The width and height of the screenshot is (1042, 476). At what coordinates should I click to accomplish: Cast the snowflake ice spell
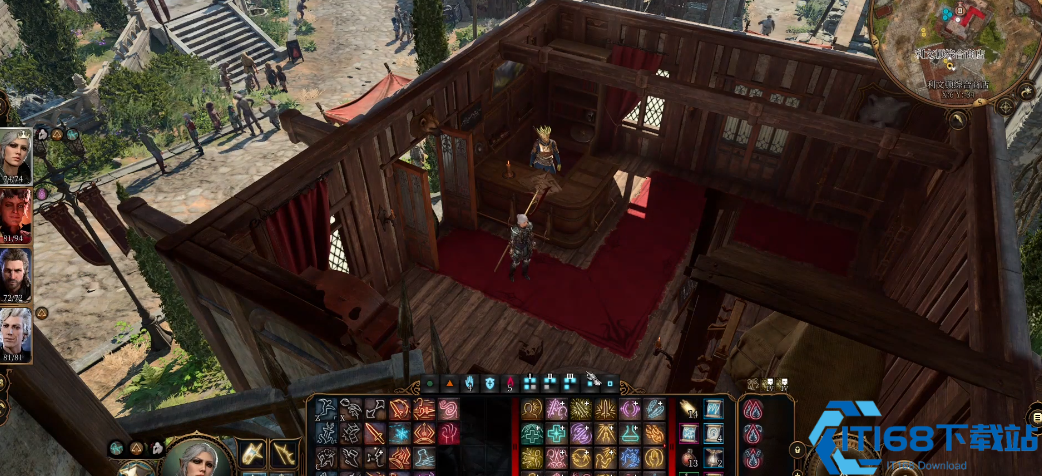400,433
